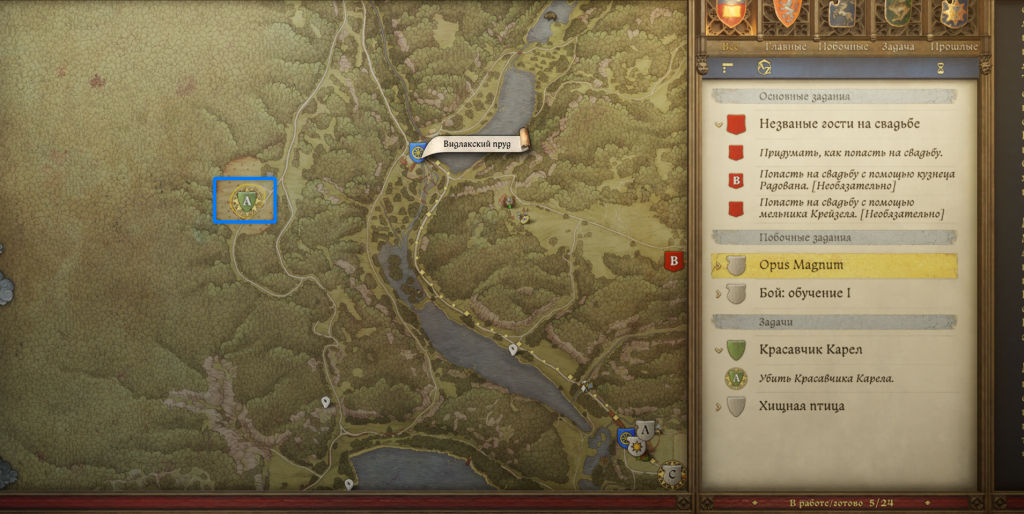Choose the Красавчик Карел task

tap(810, 350)
